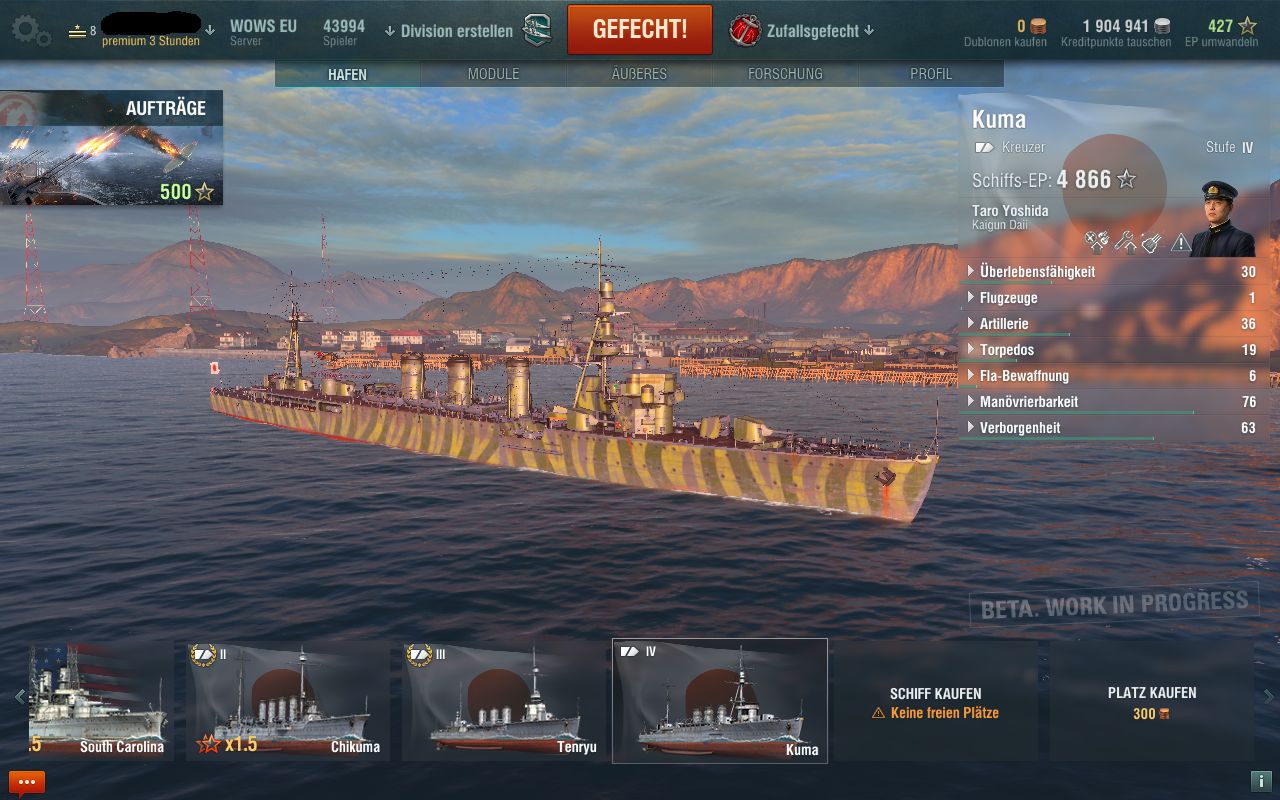The width and height of the screenshot is (1280, 800).
Task: Choose the South Carolina ship card
Action: (100, 700)
